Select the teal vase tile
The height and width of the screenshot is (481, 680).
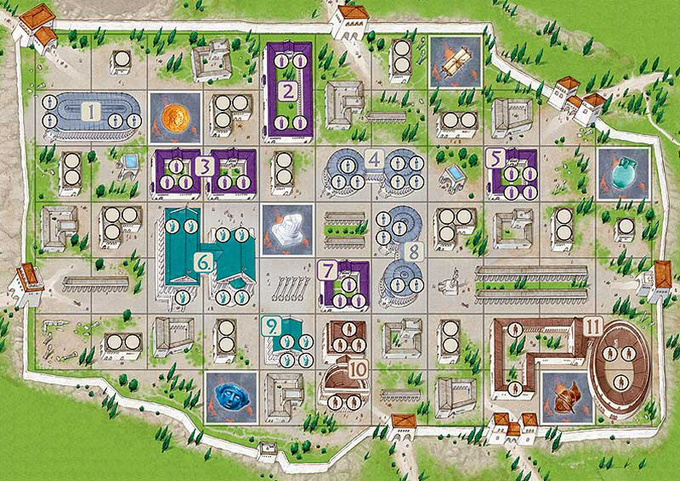[x=624, y=170]
